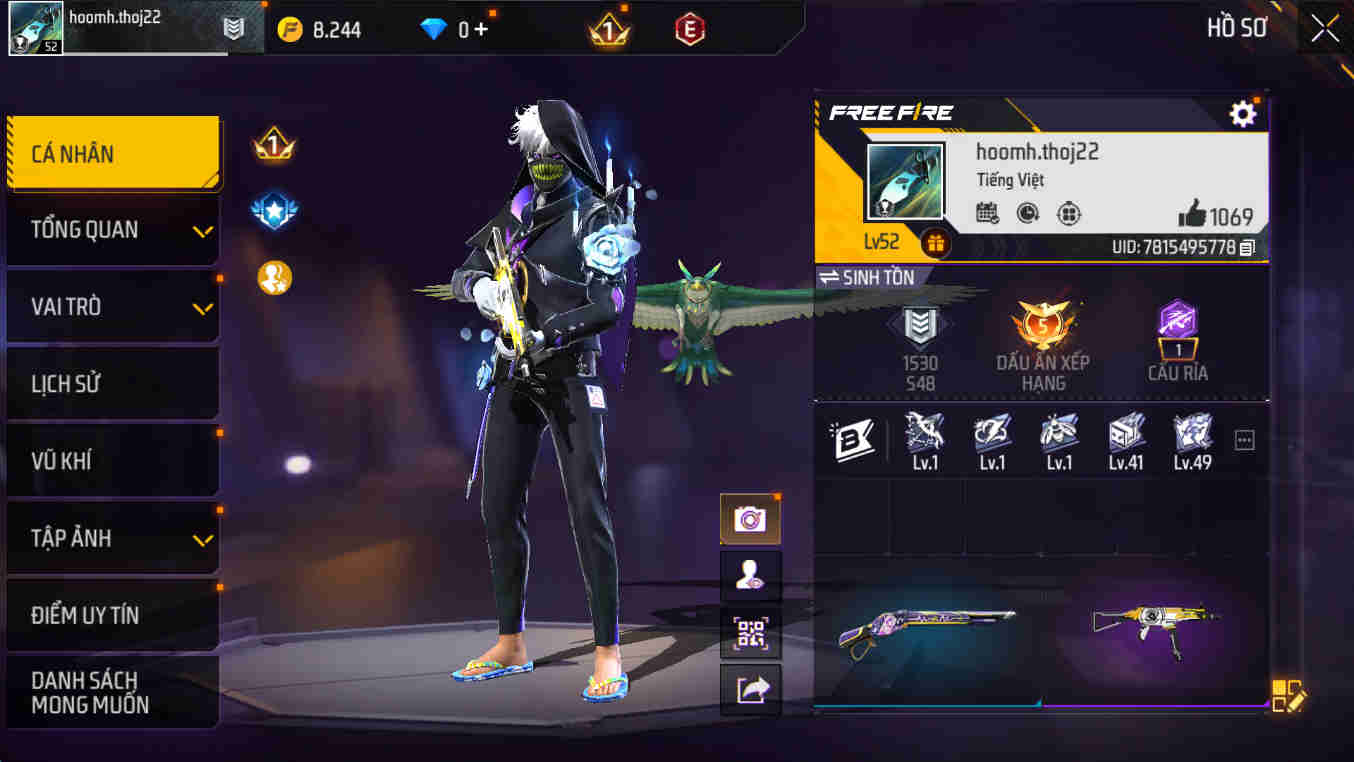Click the crosshair stats icon on profile card
The height and width of the screenshot is (762, 1354).
(x=1068, y=213)
